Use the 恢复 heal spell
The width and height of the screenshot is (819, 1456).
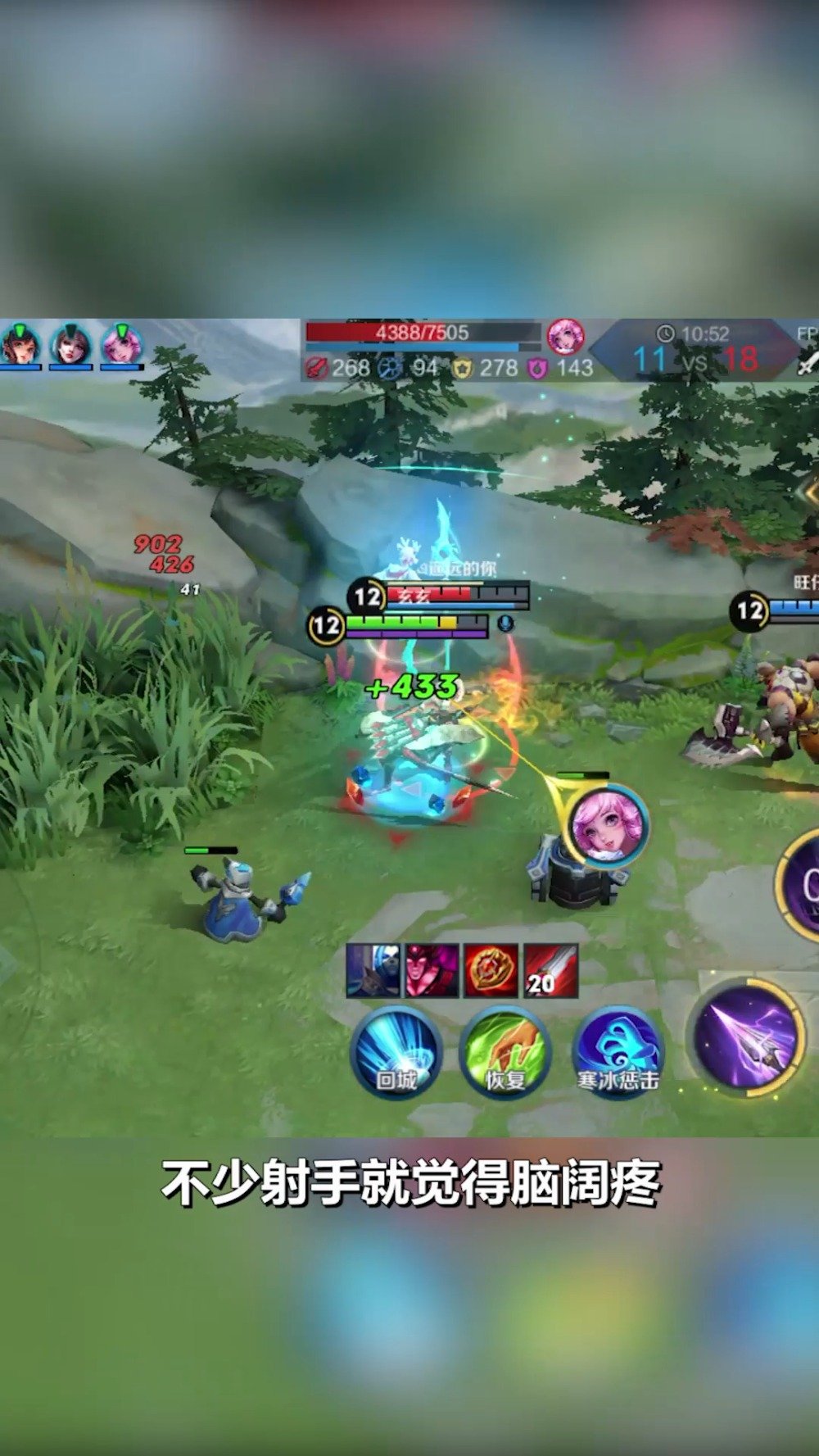tap(504, 1054)
